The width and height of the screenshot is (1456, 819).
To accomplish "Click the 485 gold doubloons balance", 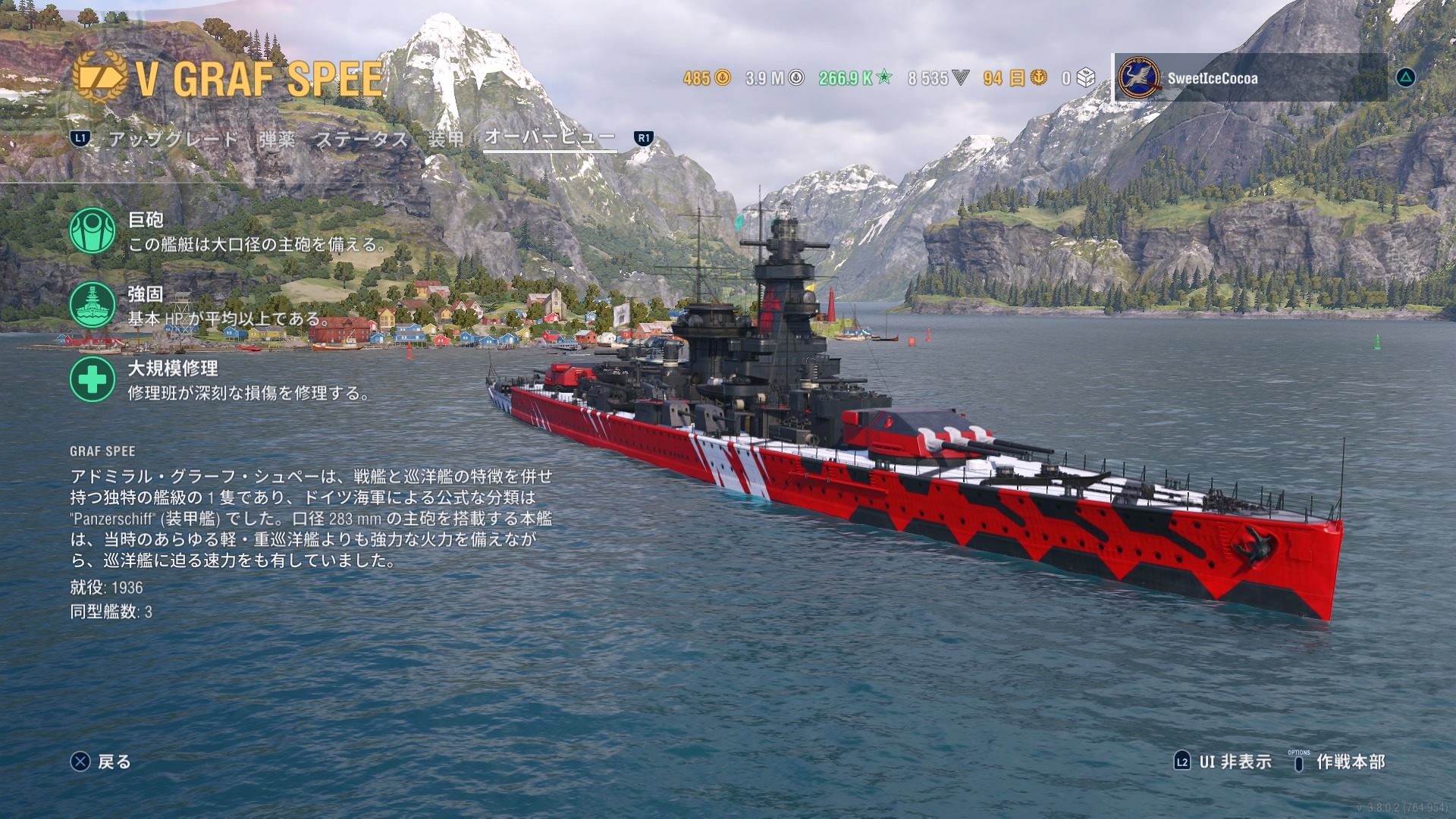I will (706, 78).
